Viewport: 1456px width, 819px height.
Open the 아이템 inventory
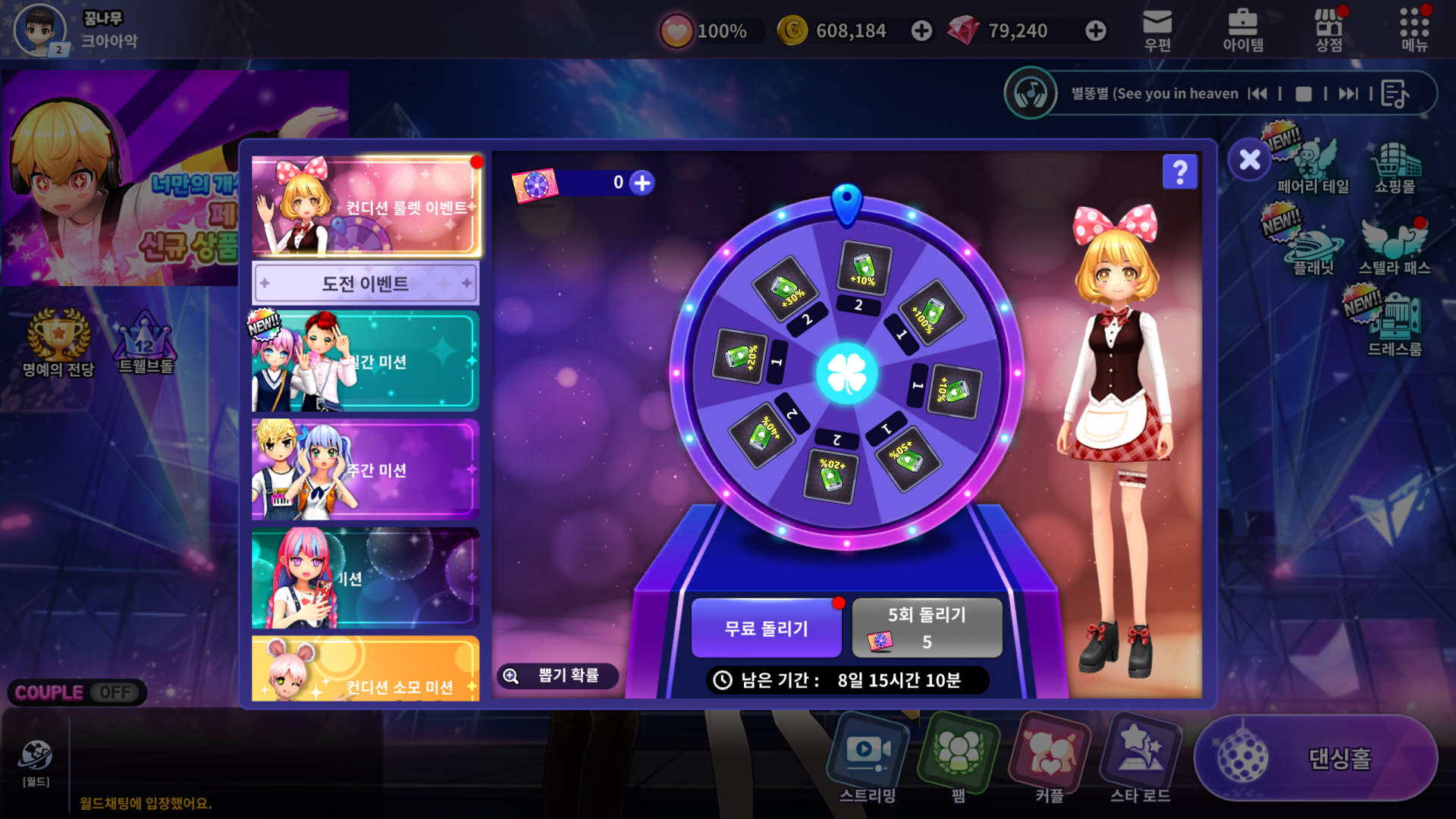click(x=1243, y=30)
